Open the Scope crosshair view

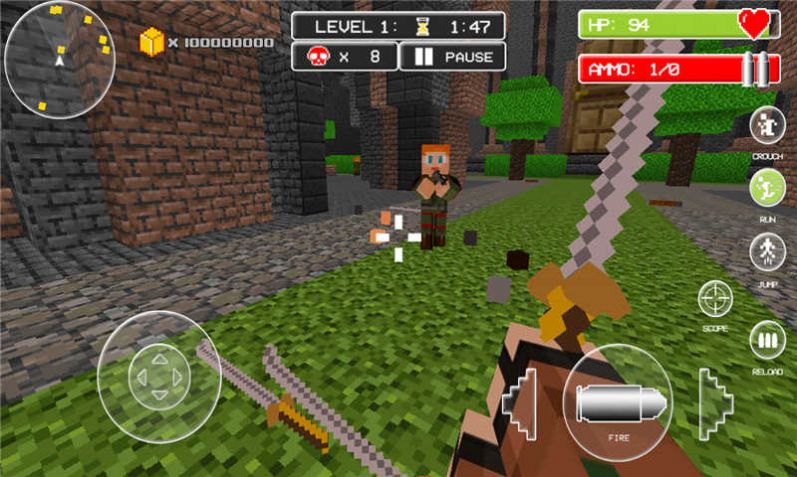coord(715,299)
